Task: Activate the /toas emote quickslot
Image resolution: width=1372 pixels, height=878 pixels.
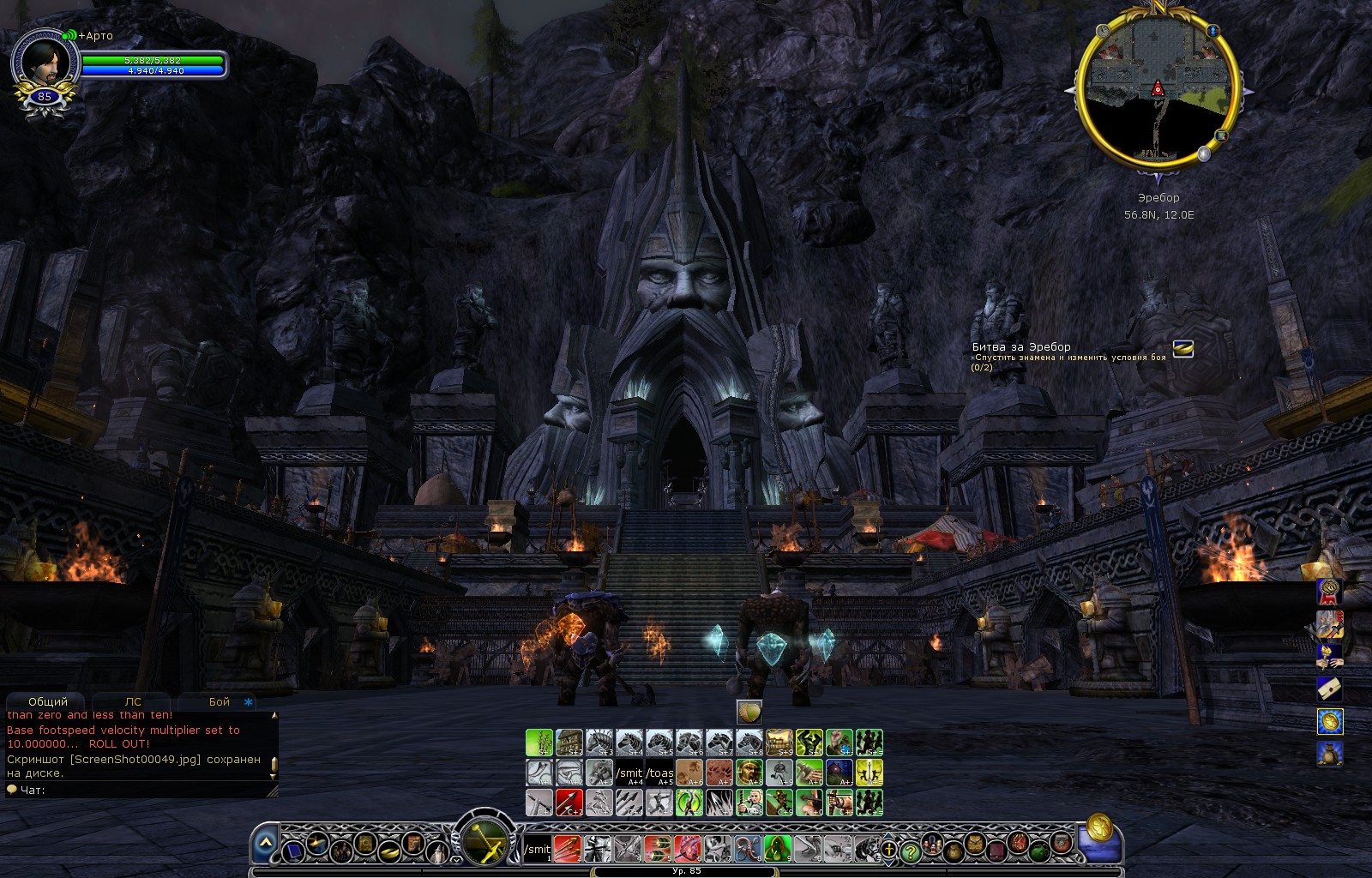Action: point(659,773)
